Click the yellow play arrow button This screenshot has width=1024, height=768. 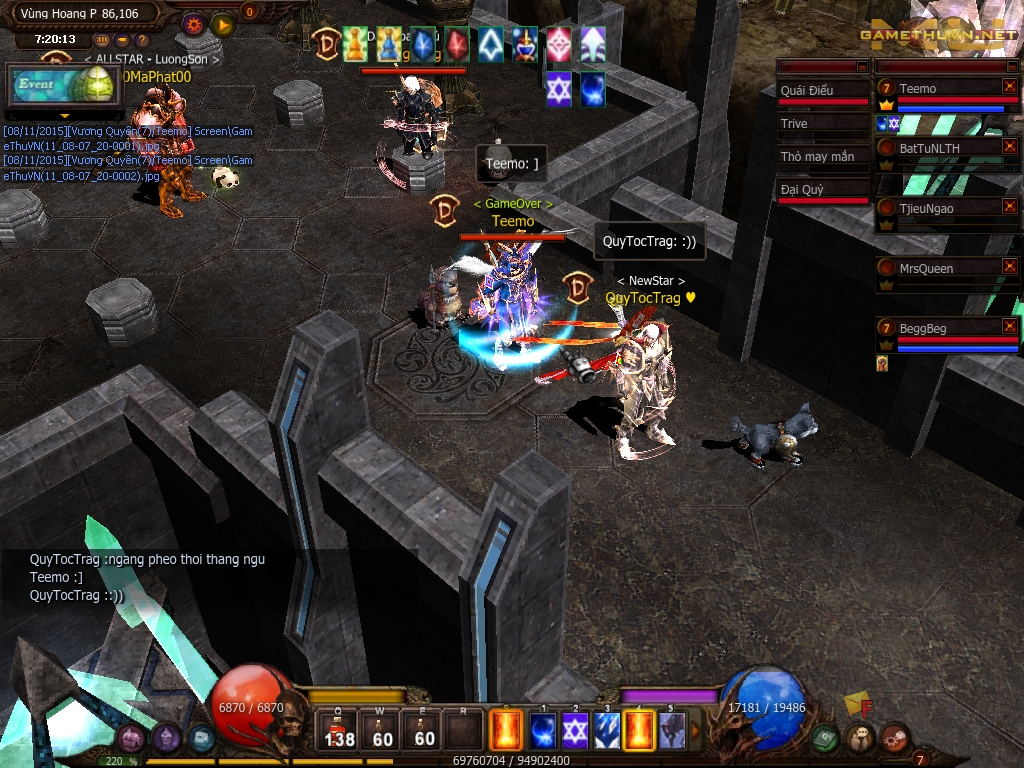[223, 23]
